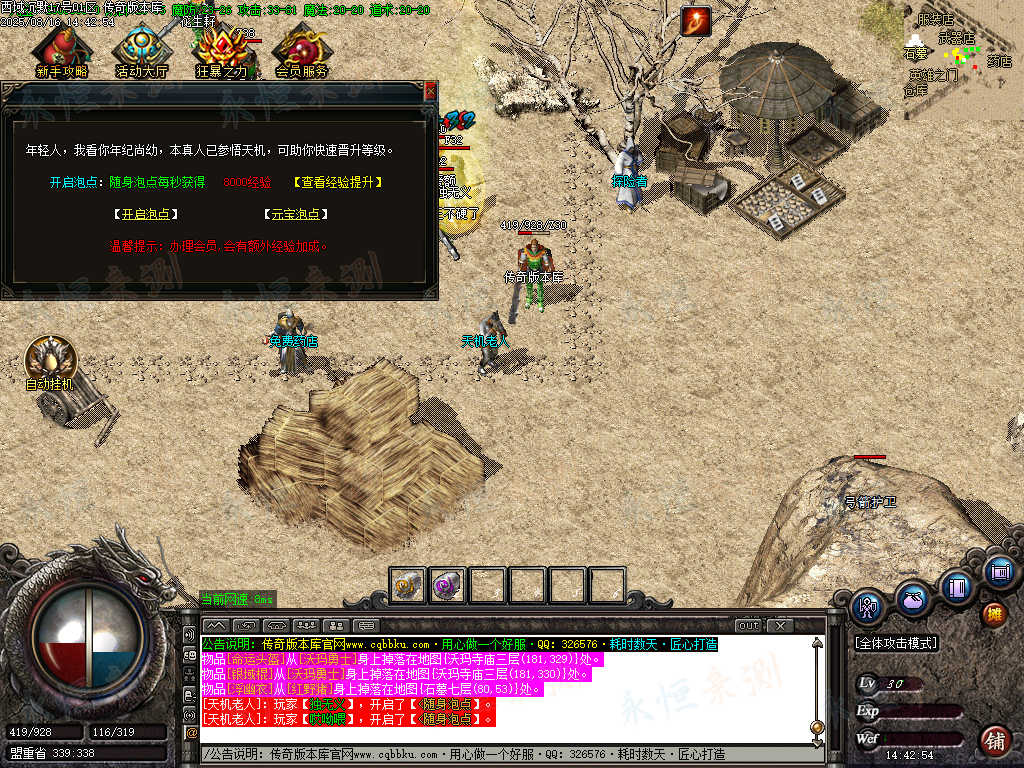Switch the 全体攻击模式 attack mode label
1024x768 pixels.
896,643
